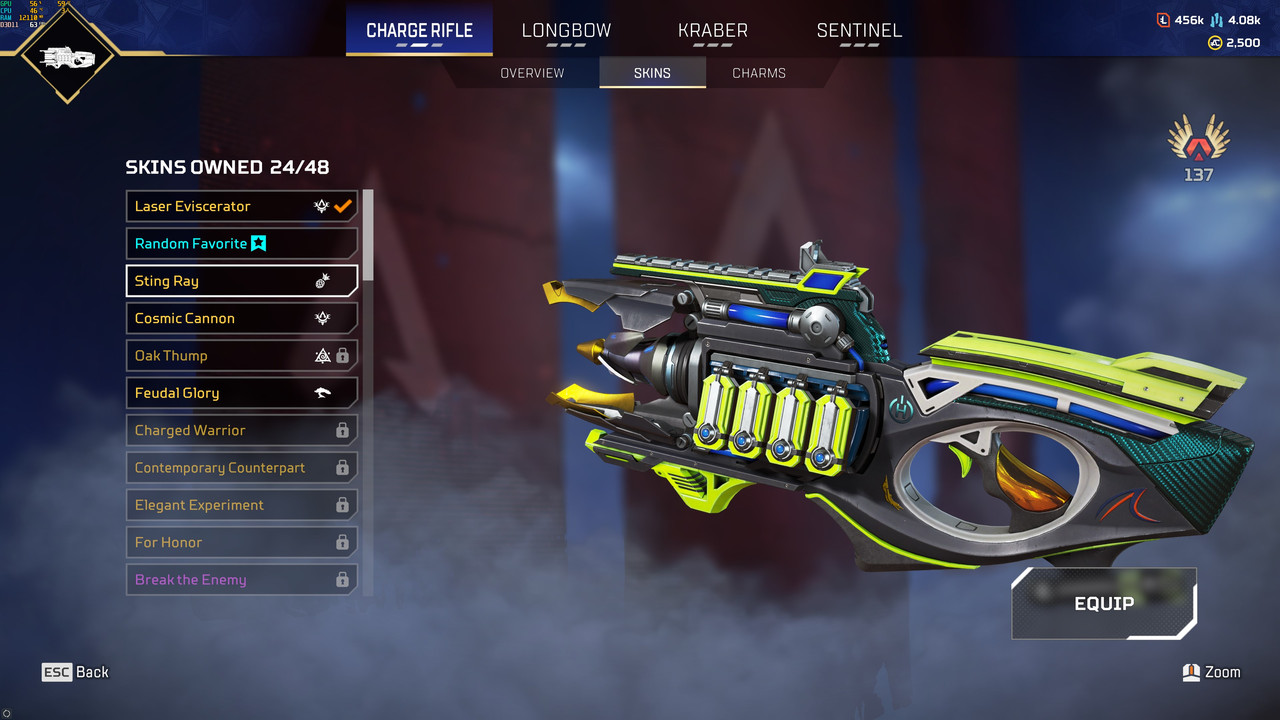Viewport: 1280px width, 720px height.
Task: Select the Elegant Experiment skin row
Action: click(x=241, y=505)
